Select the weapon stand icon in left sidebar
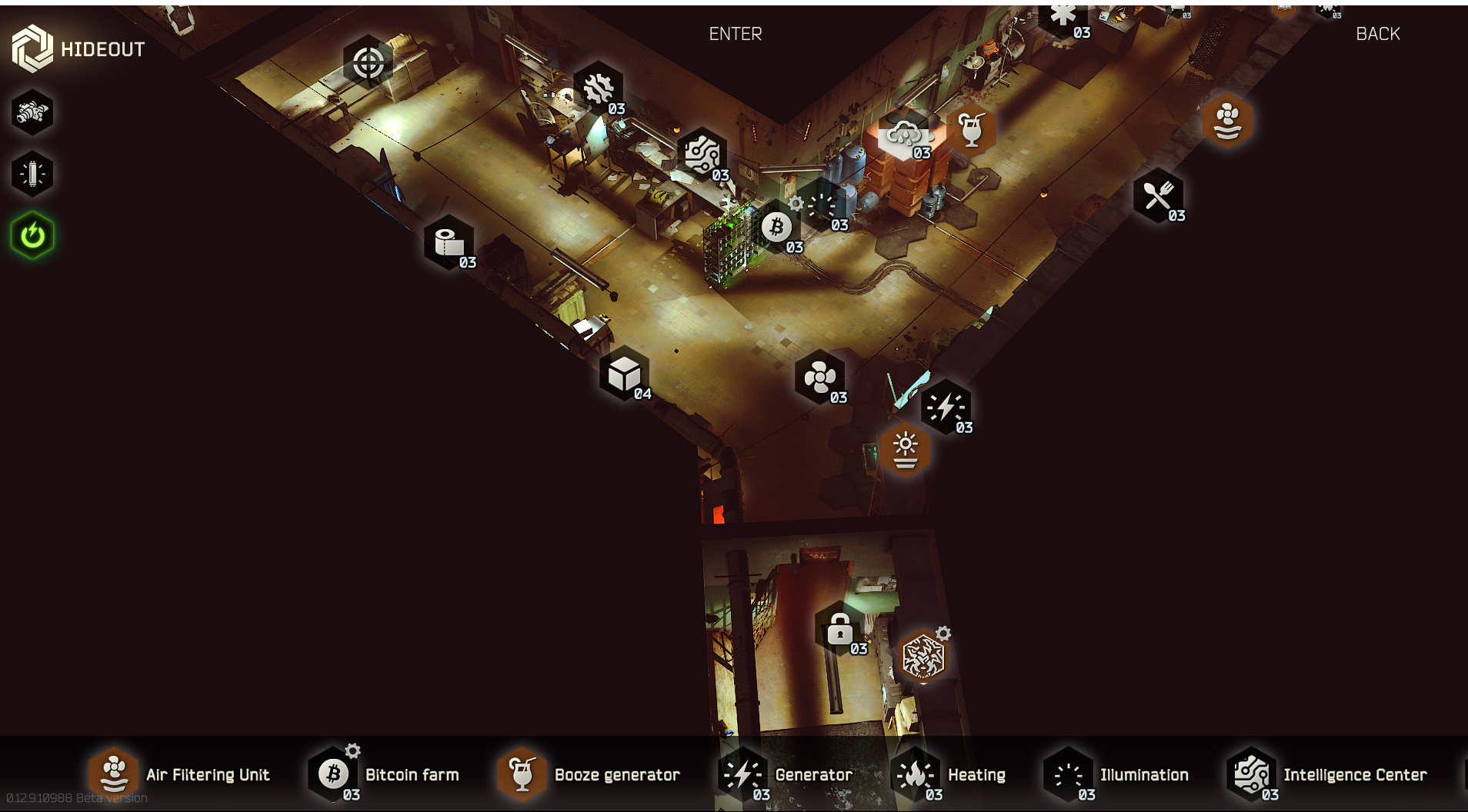The image size is (1468, 812). click(32, 113)
